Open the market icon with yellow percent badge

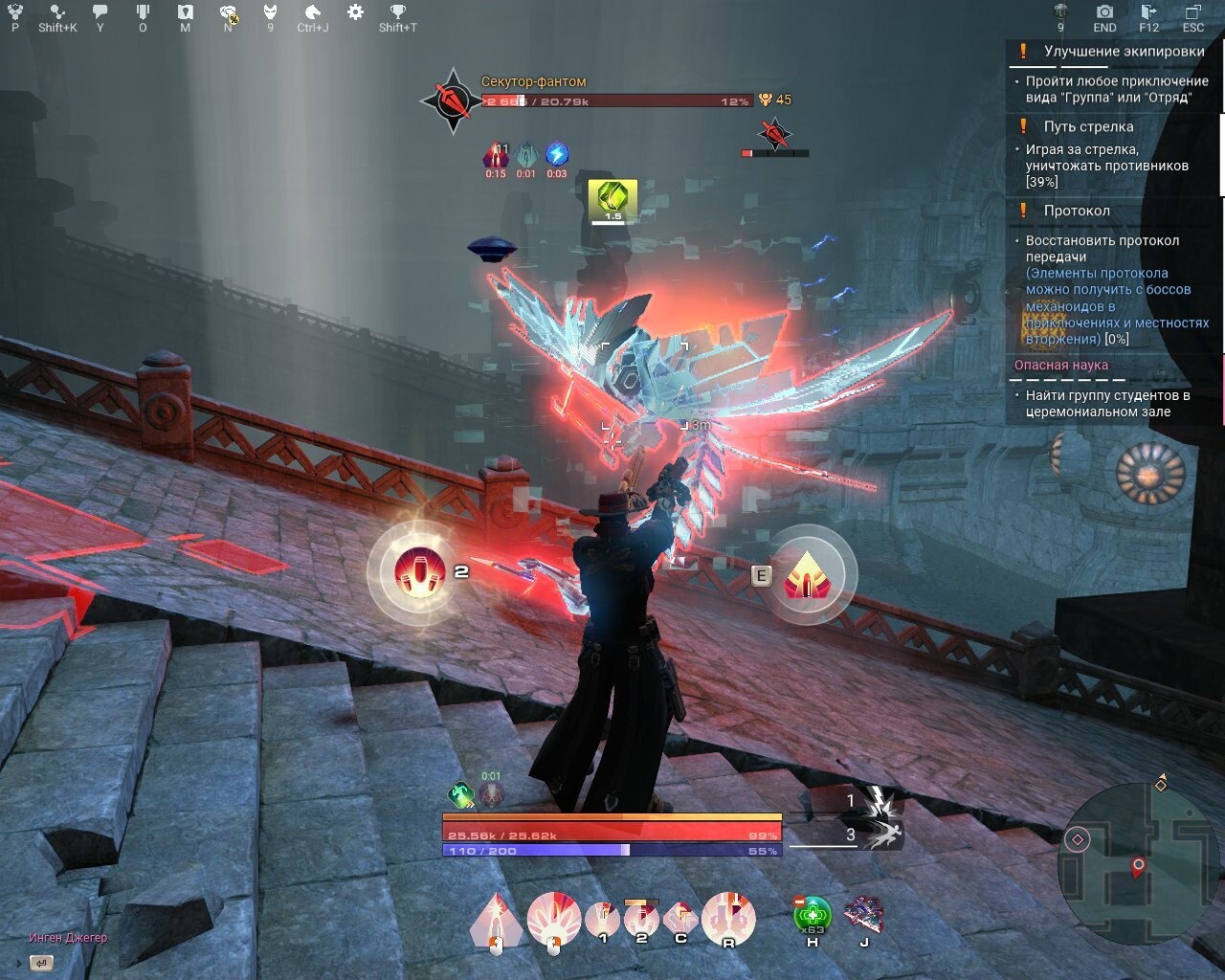(x=228, y=13)
